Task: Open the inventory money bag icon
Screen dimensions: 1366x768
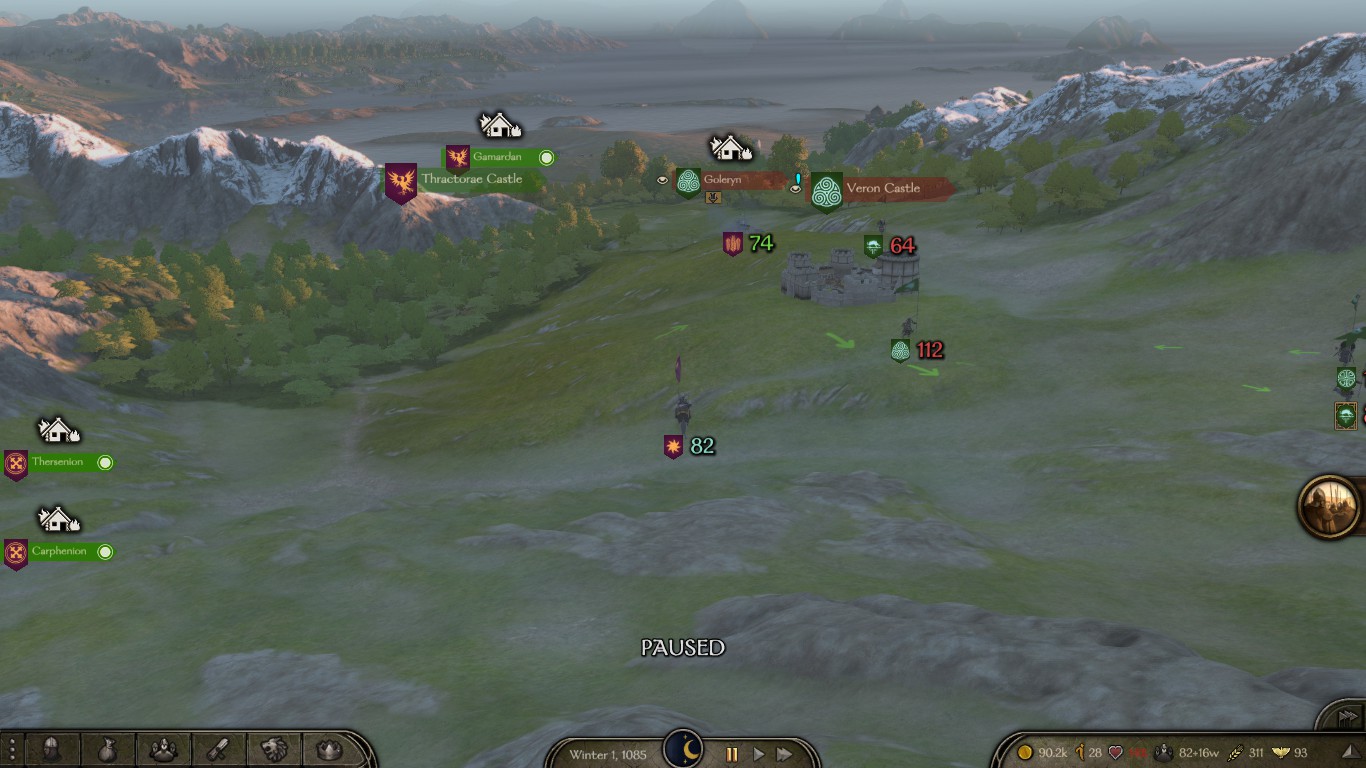Action: pyautogui.click(x=107, y=749)
